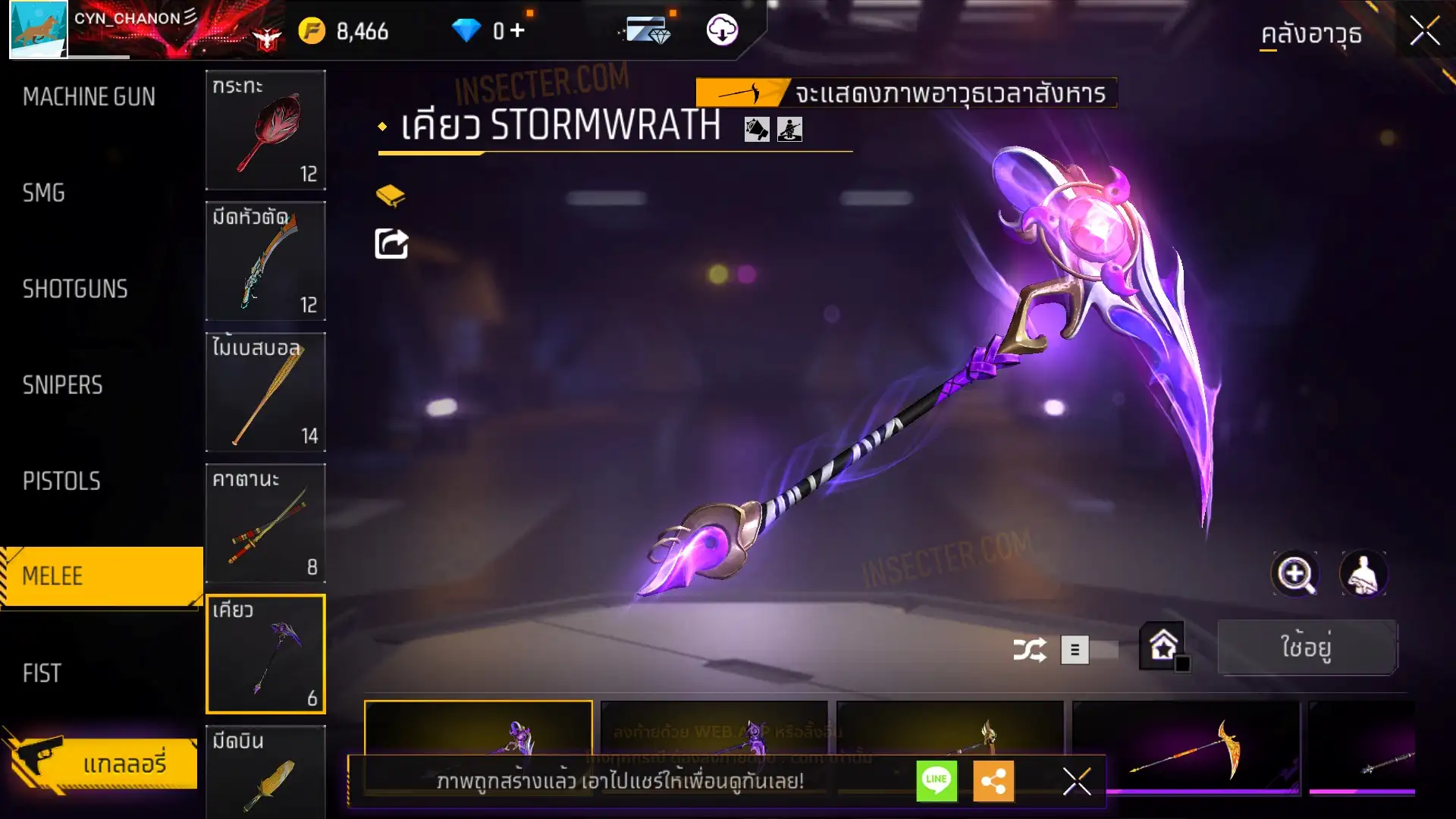The height and width of the screenshot is (819, 1456).
Task: Switch to the MACHINE GUN category
Action: (89, 97)
